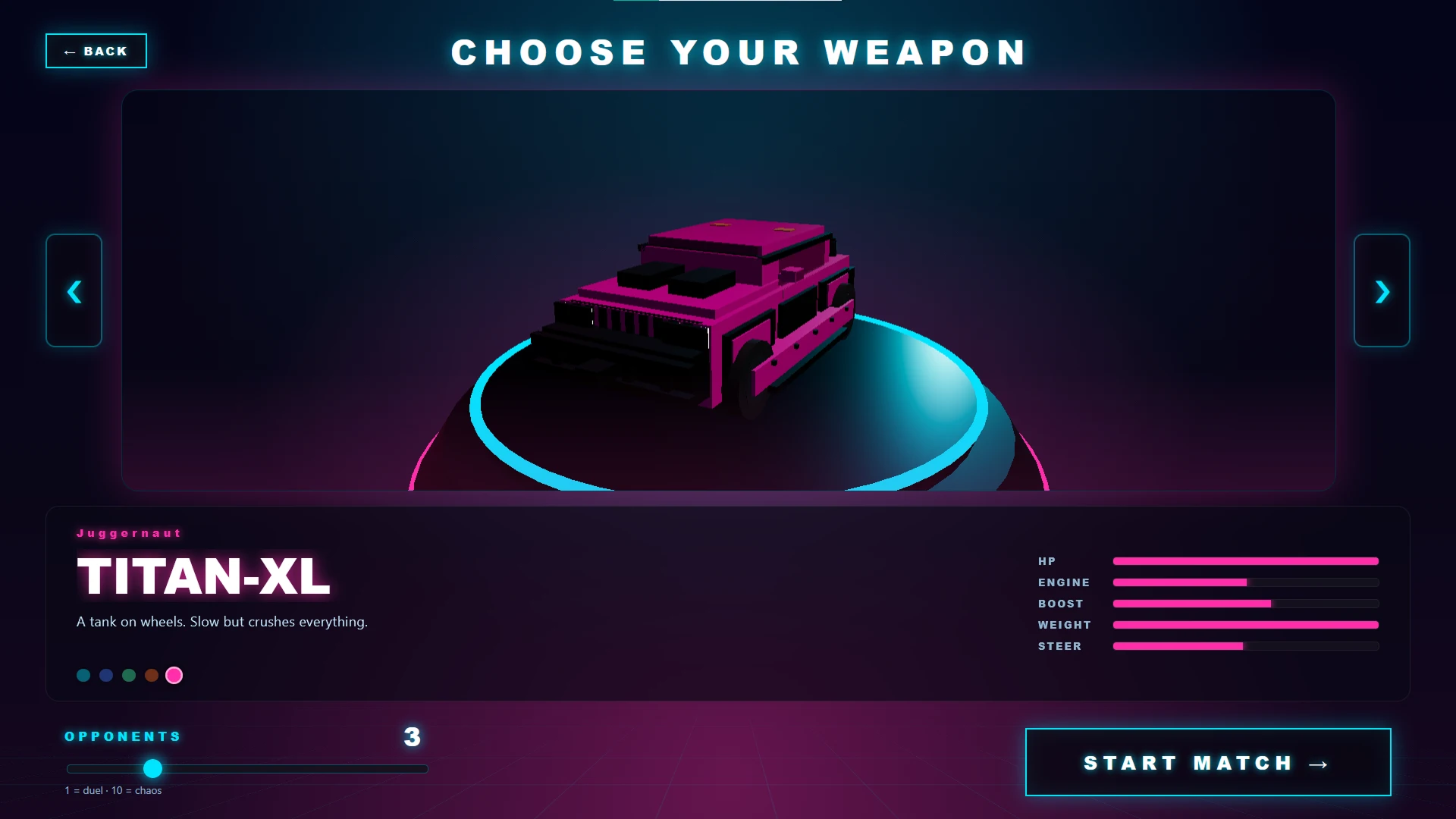Select the blue color swatch

pyautogui.click(x=106, y=675)
